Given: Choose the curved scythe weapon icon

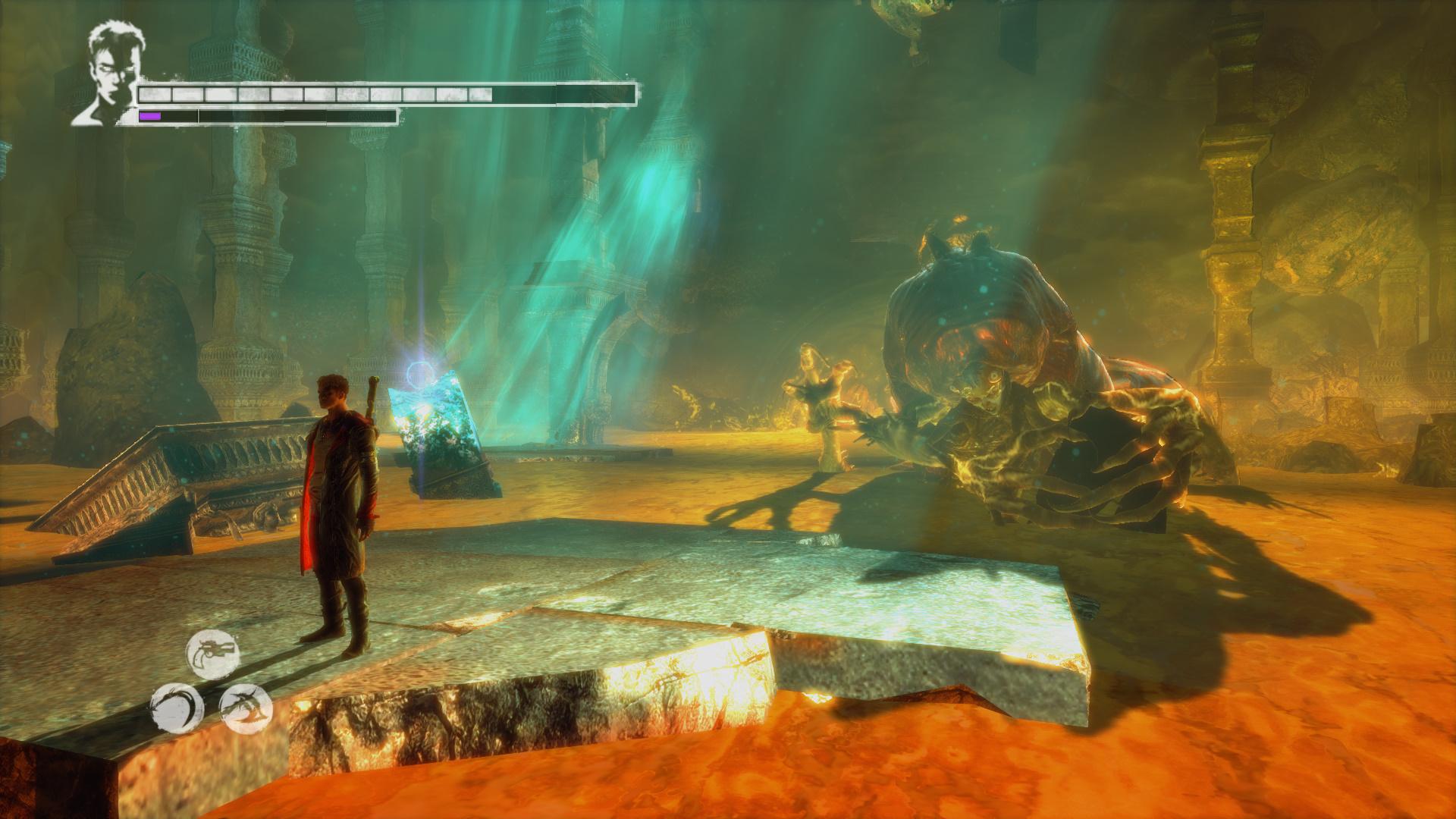Looking at the screenshot, I should point(177,708).
